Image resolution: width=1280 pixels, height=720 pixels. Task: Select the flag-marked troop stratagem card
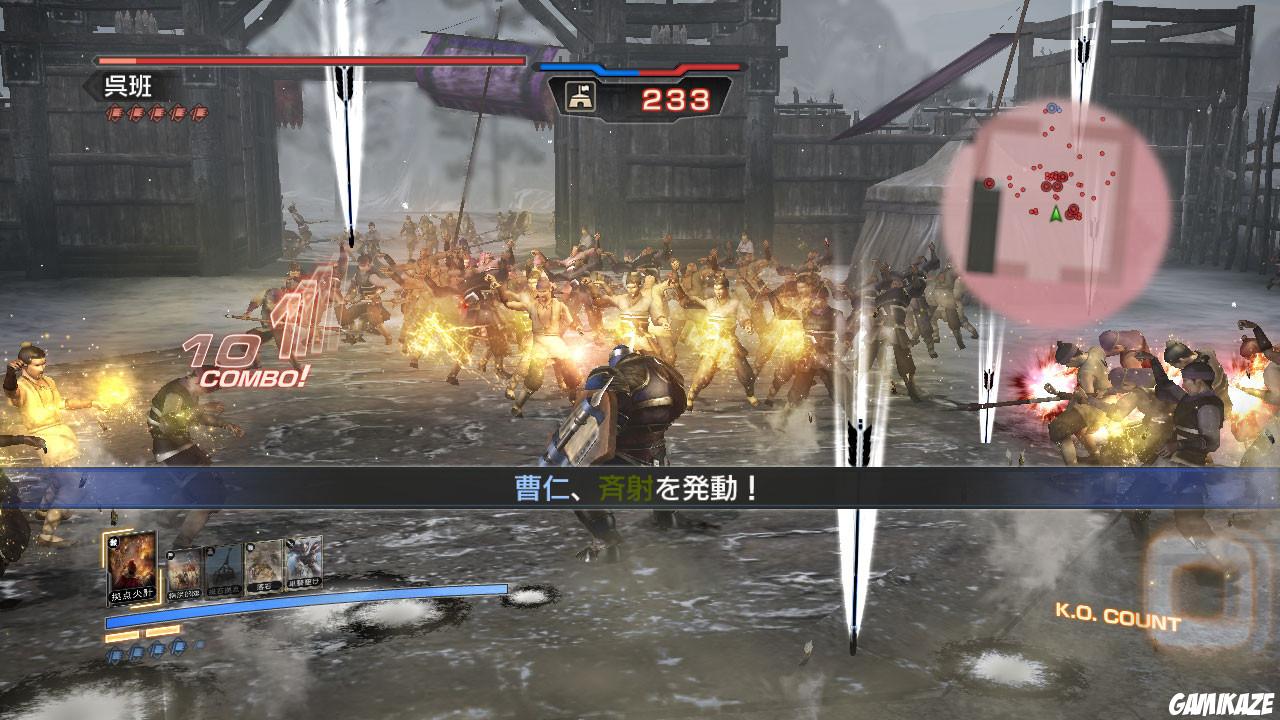tap(186, 573)
